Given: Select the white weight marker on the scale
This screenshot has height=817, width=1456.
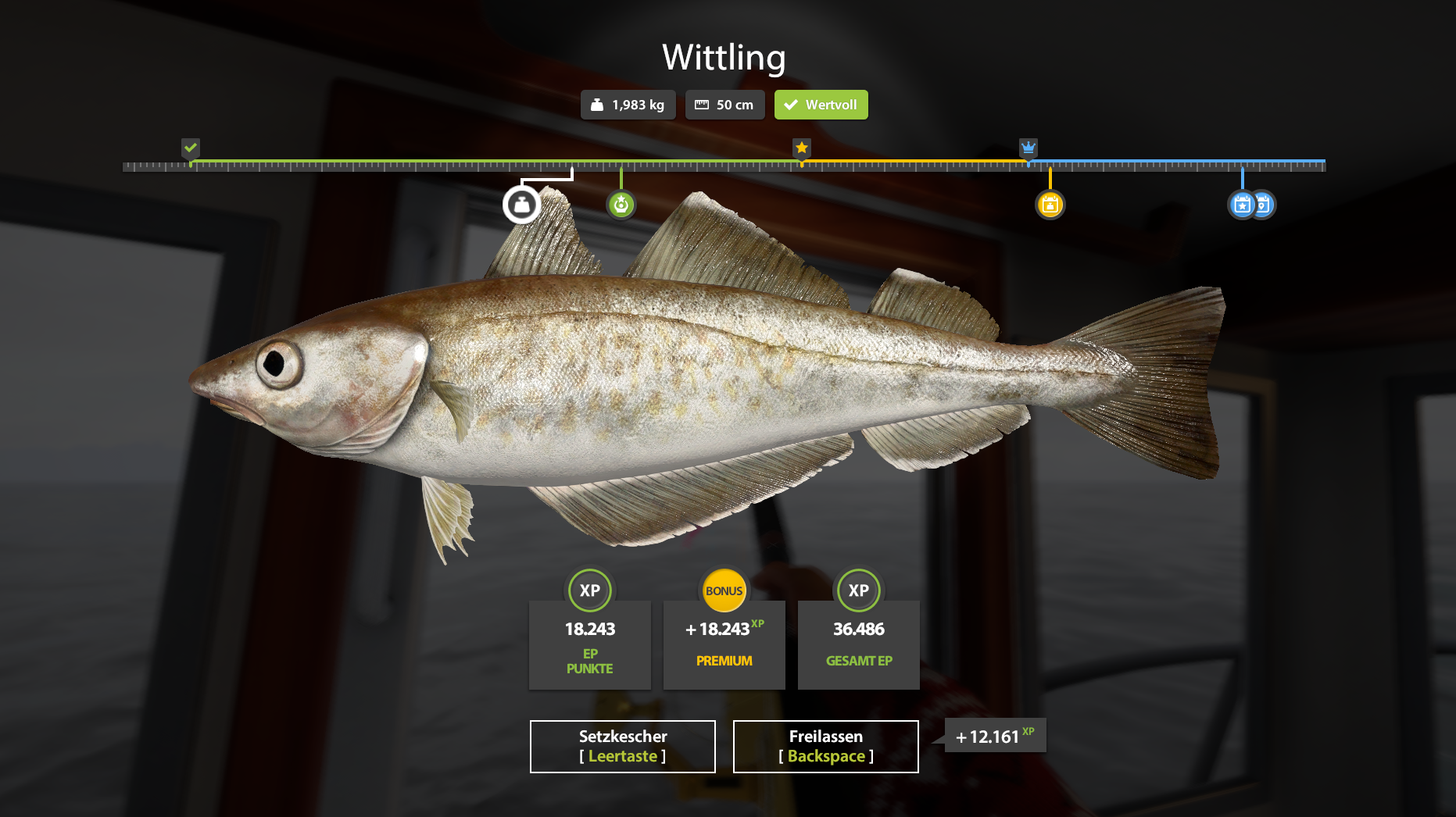Looking at the screenshot, I should (x=521, y=205).
